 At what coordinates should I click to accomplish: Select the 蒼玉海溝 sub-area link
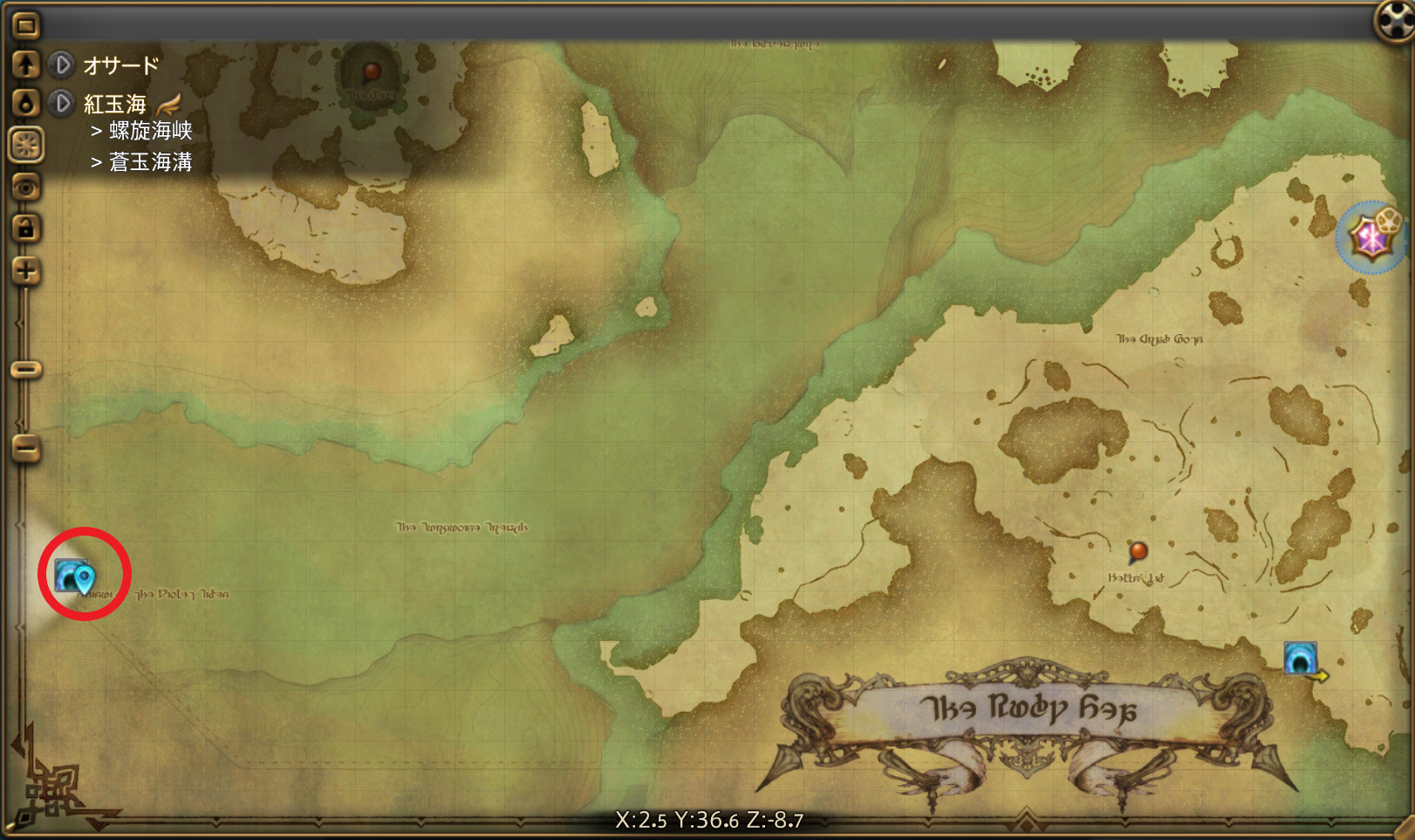pyautogui.click(x=150, y=162)
